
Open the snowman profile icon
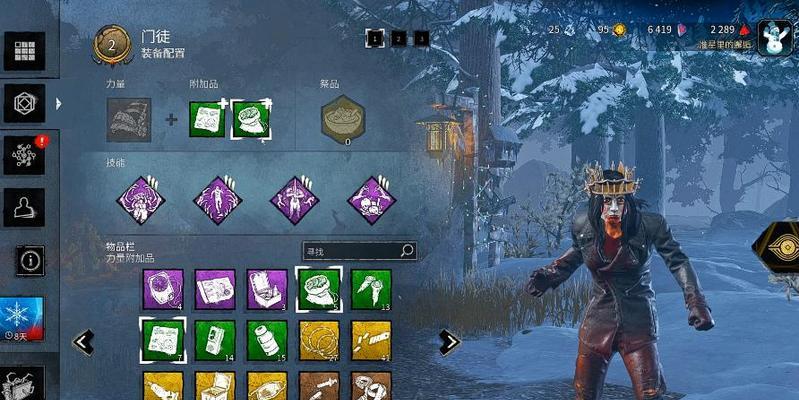point(775,38)
